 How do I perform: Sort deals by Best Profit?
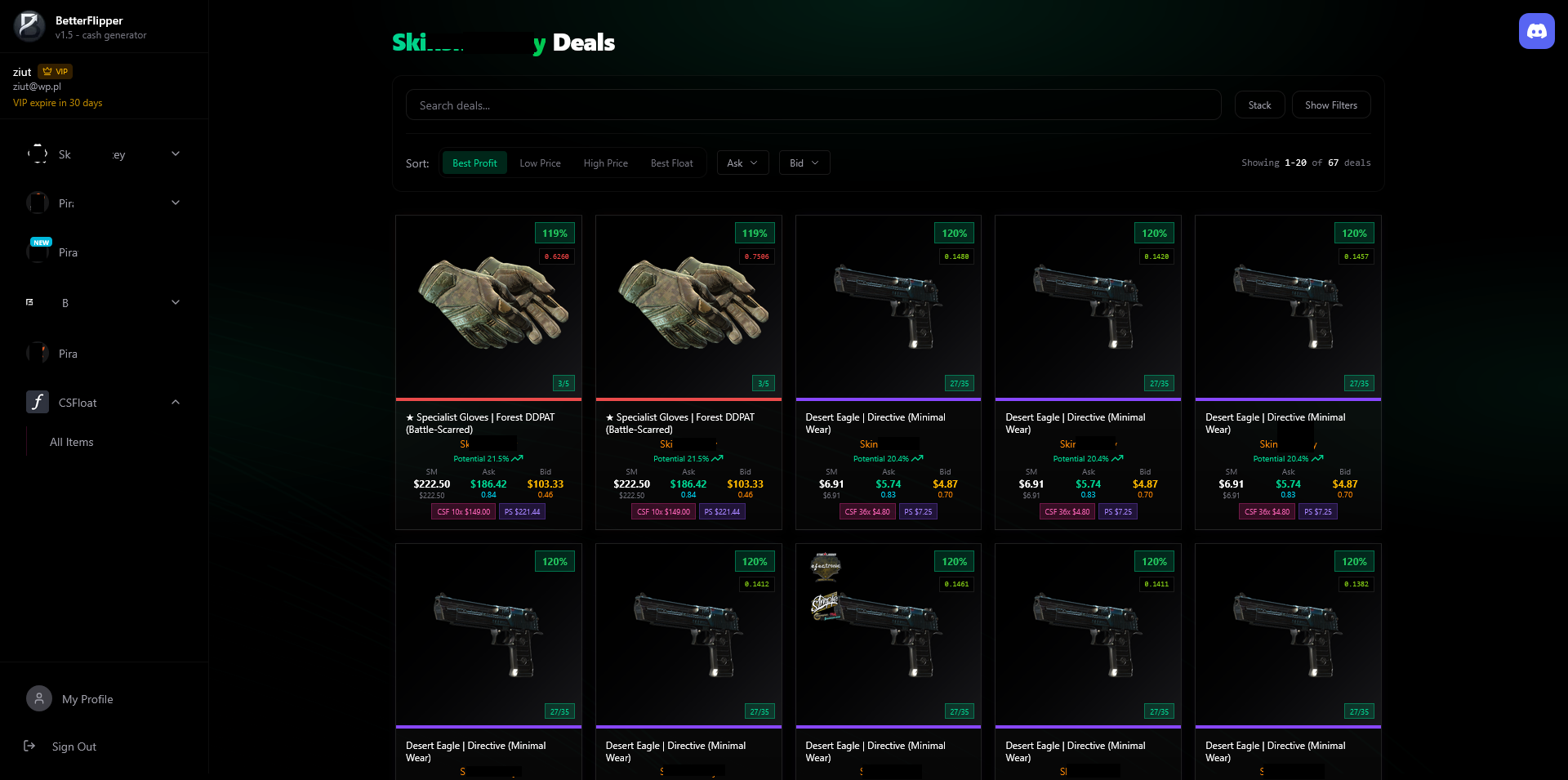click(474, 163)
